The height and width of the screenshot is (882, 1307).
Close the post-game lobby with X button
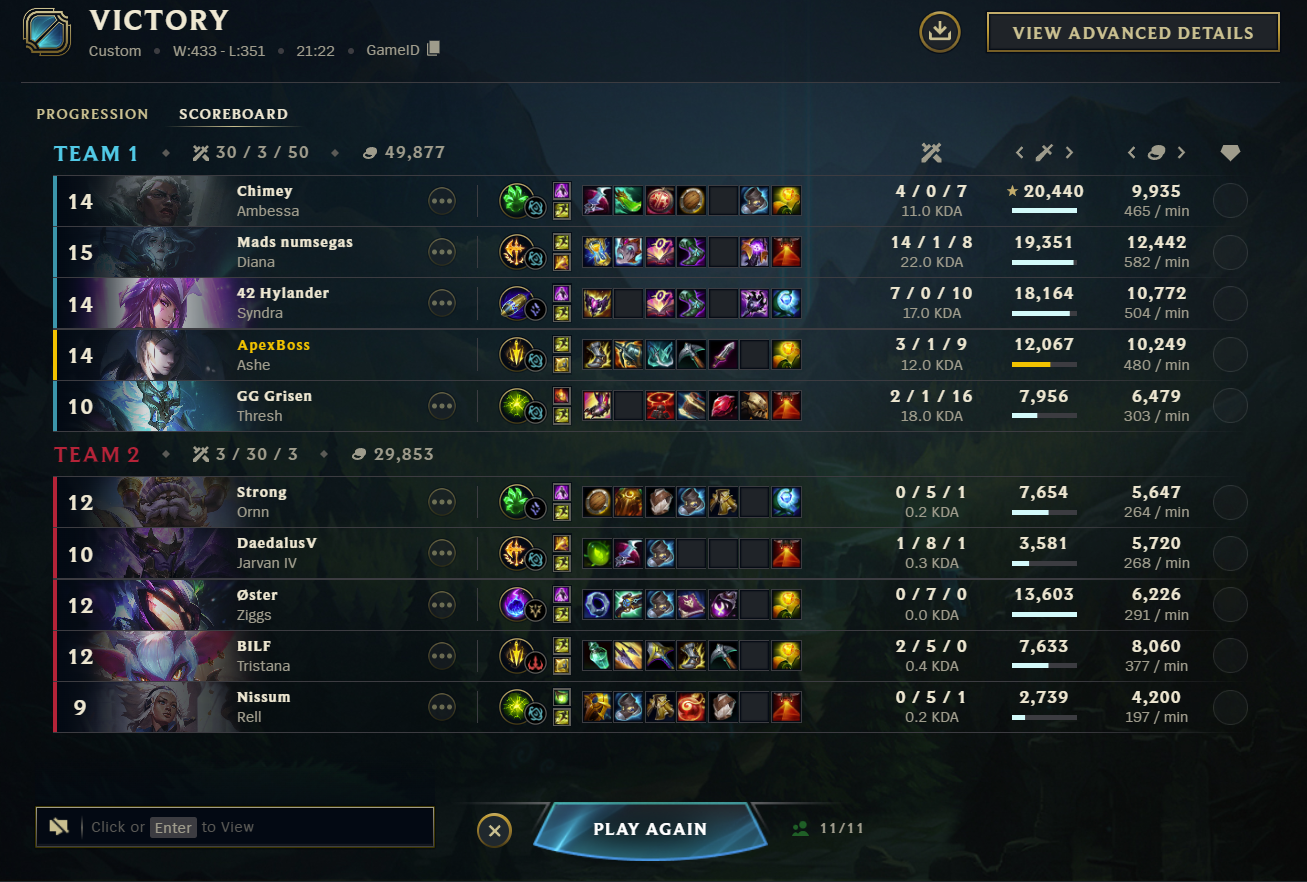(494, 830)
